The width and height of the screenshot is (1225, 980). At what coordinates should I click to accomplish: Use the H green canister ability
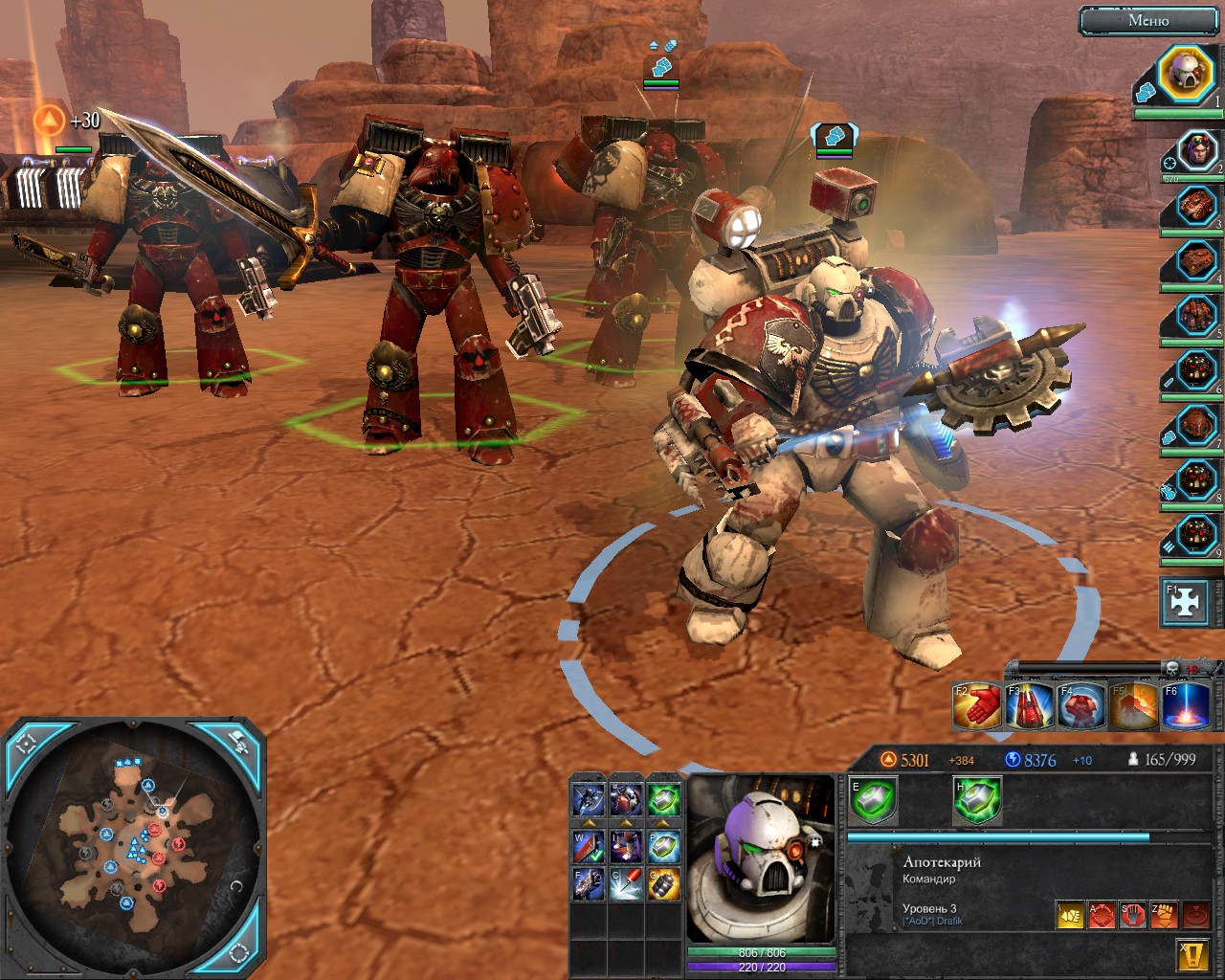tap(977, 799)
